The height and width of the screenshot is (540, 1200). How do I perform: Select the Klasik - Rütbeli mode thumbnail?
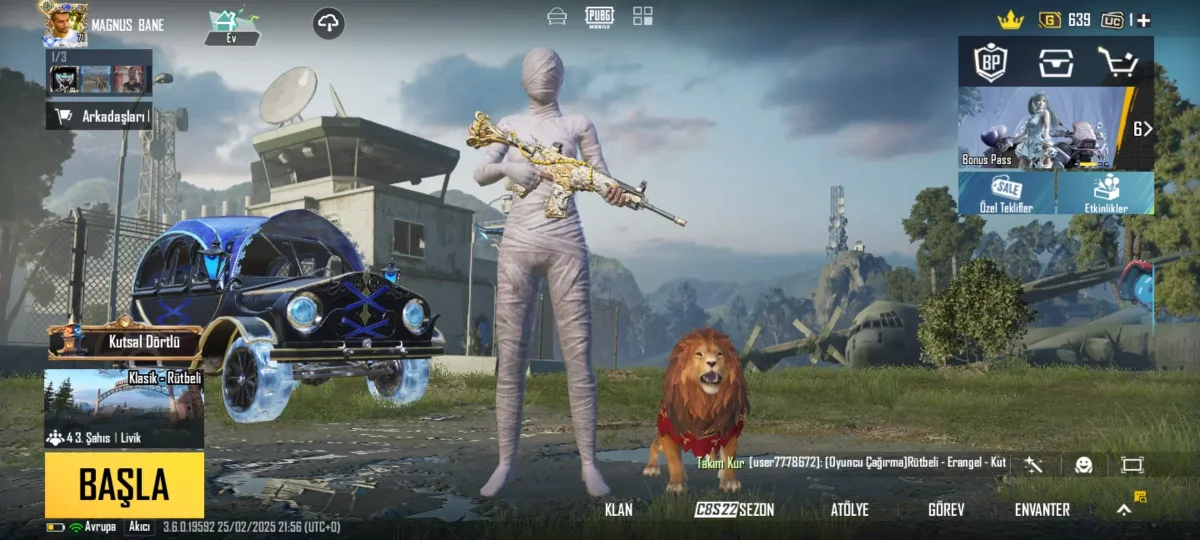(x=124, y=408)
